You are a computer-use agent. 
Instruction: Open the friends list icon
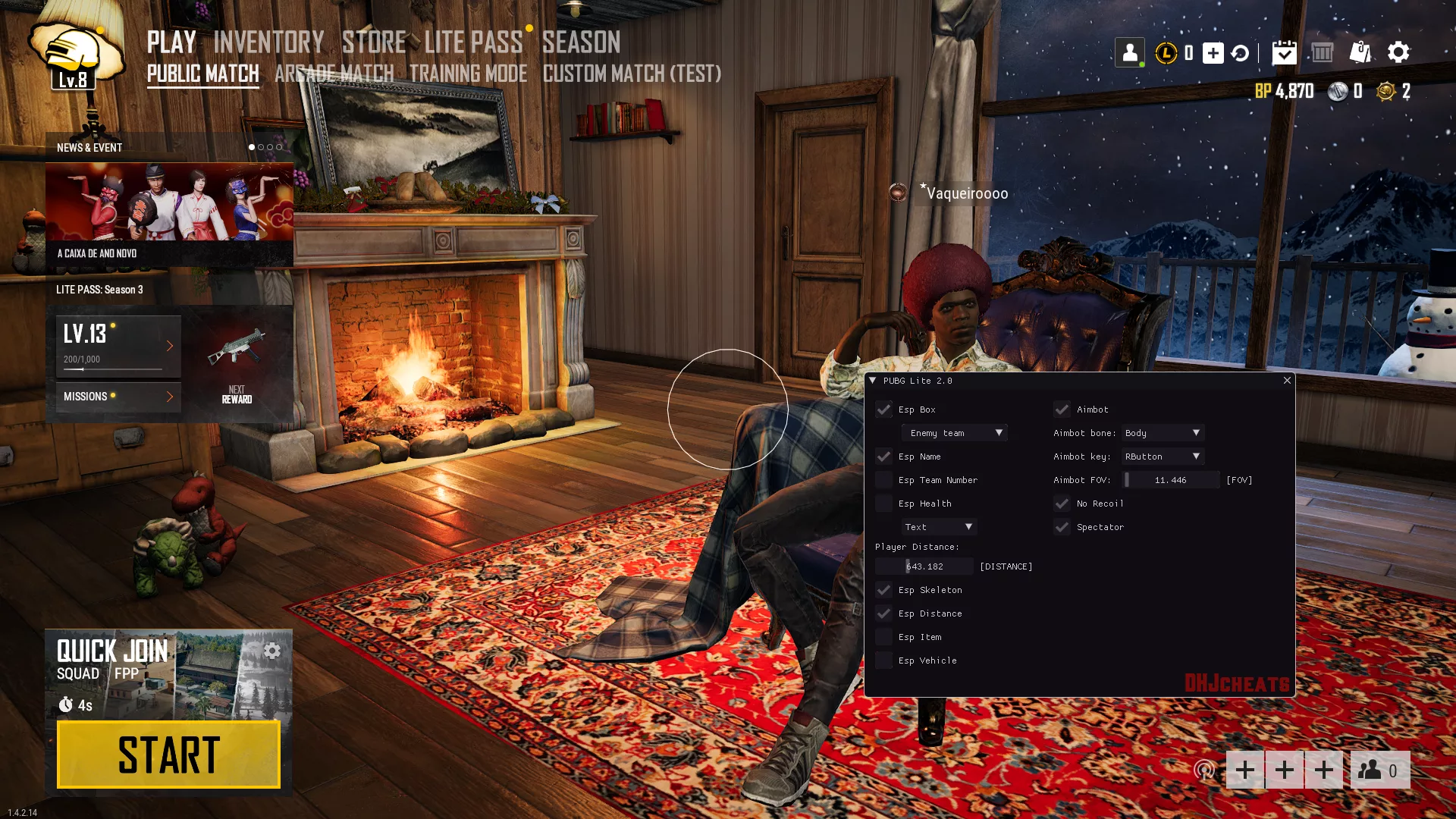pyautogui.click(x=1379, y=770)
